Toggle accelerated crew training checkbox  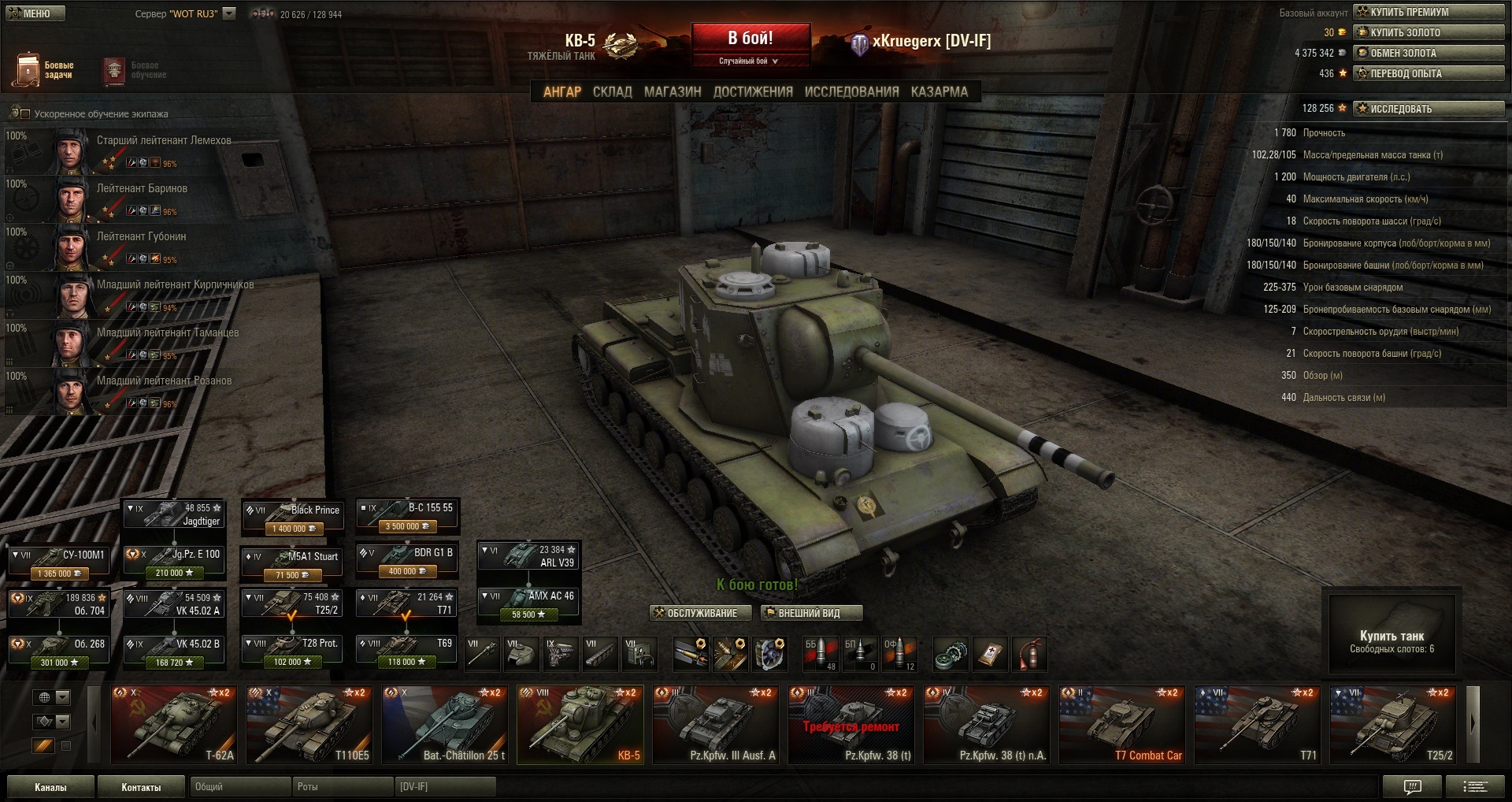pos(23,114)
